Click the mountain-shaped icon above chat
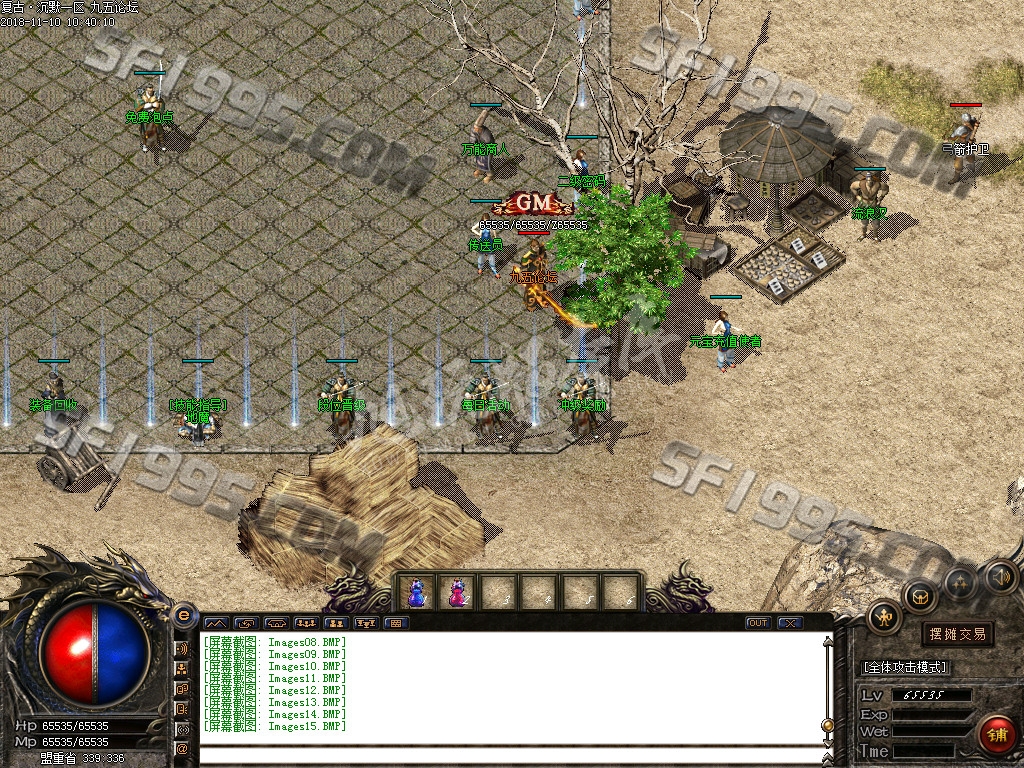The width and height of the screenshot is (1024, 768). tap(216, 623)
